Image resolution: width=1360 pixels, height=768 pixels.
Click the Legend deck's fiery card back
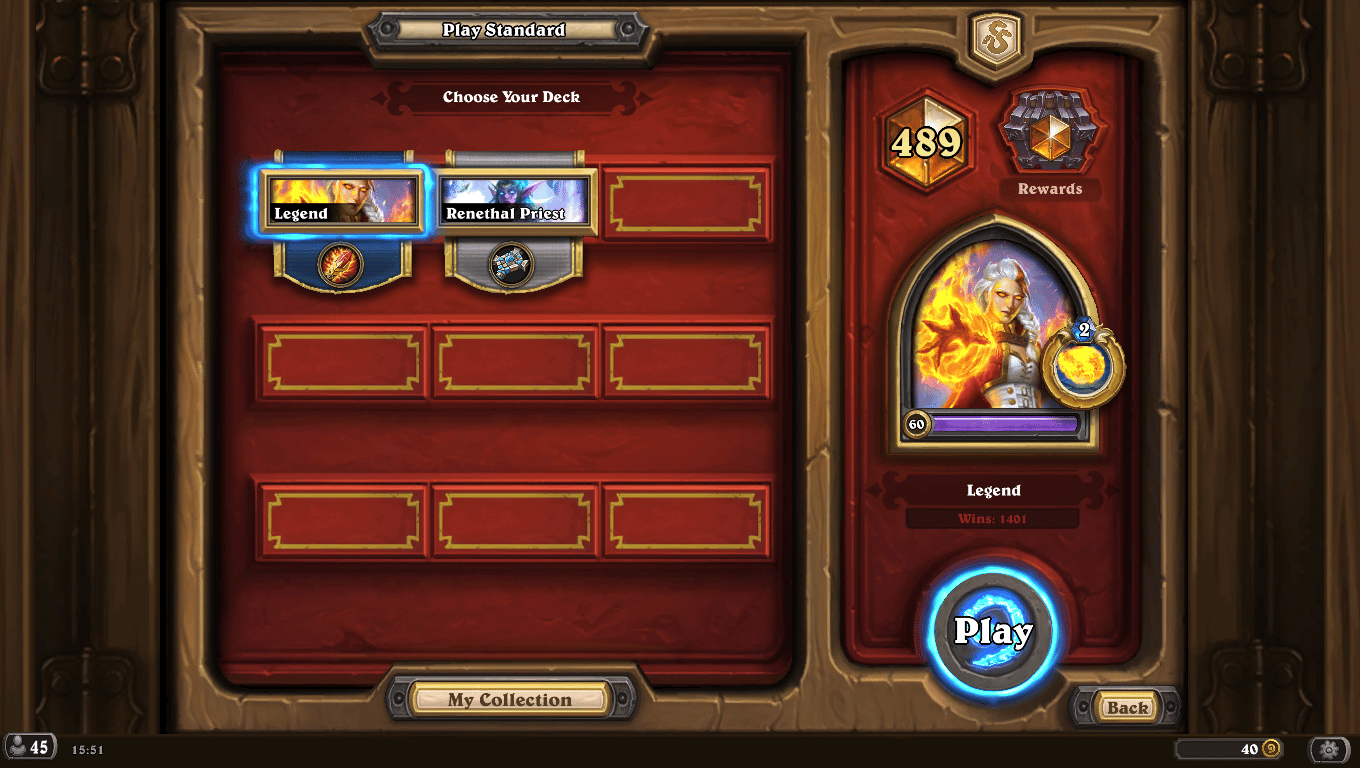(341, 266)
